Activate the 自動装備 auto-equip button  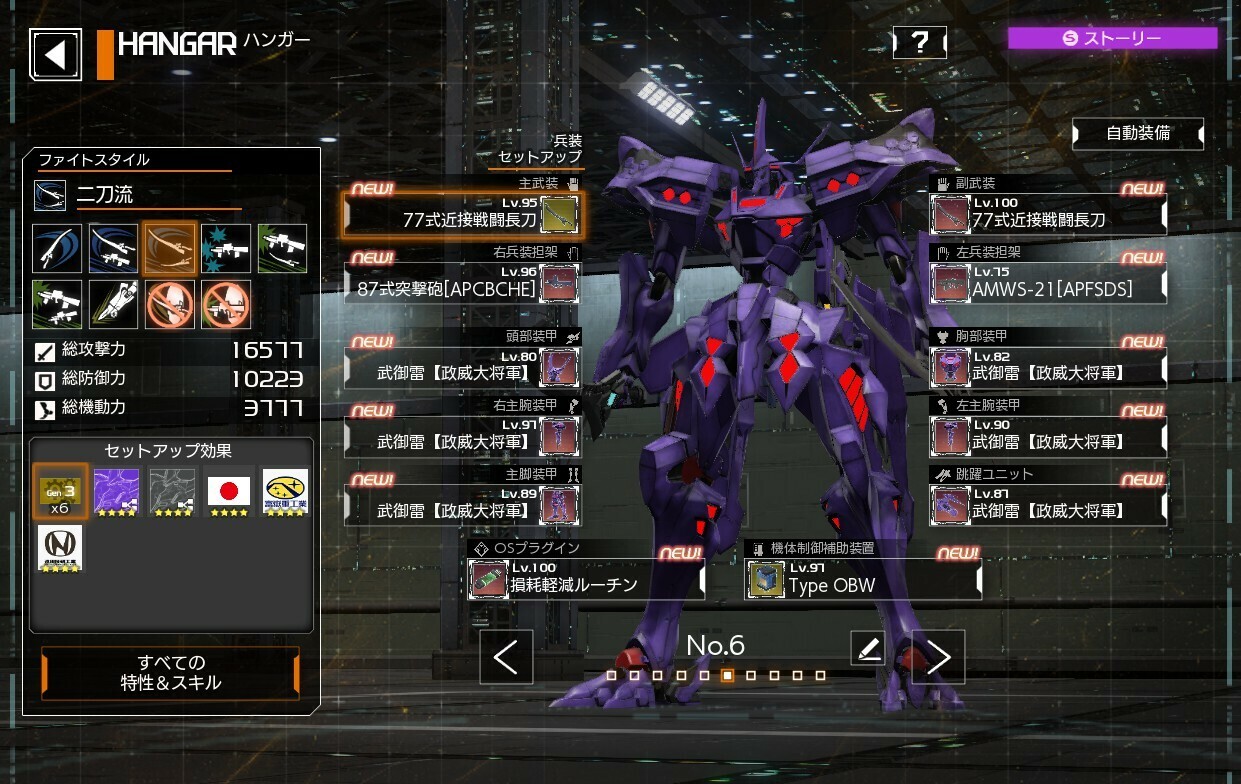1137,133
